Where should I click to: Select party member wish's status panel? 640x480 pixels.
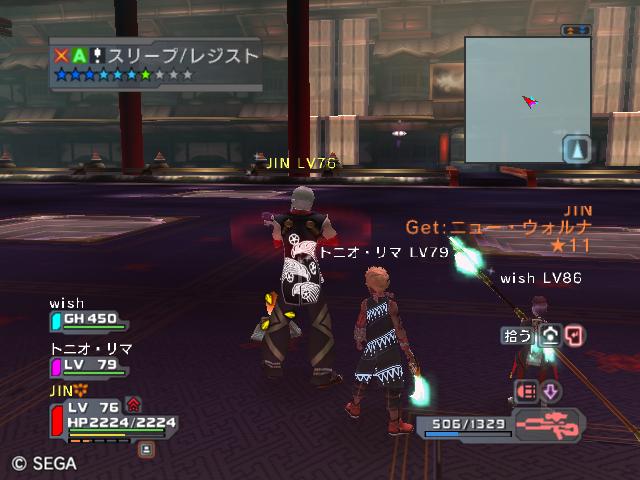(x=89, y=319)
